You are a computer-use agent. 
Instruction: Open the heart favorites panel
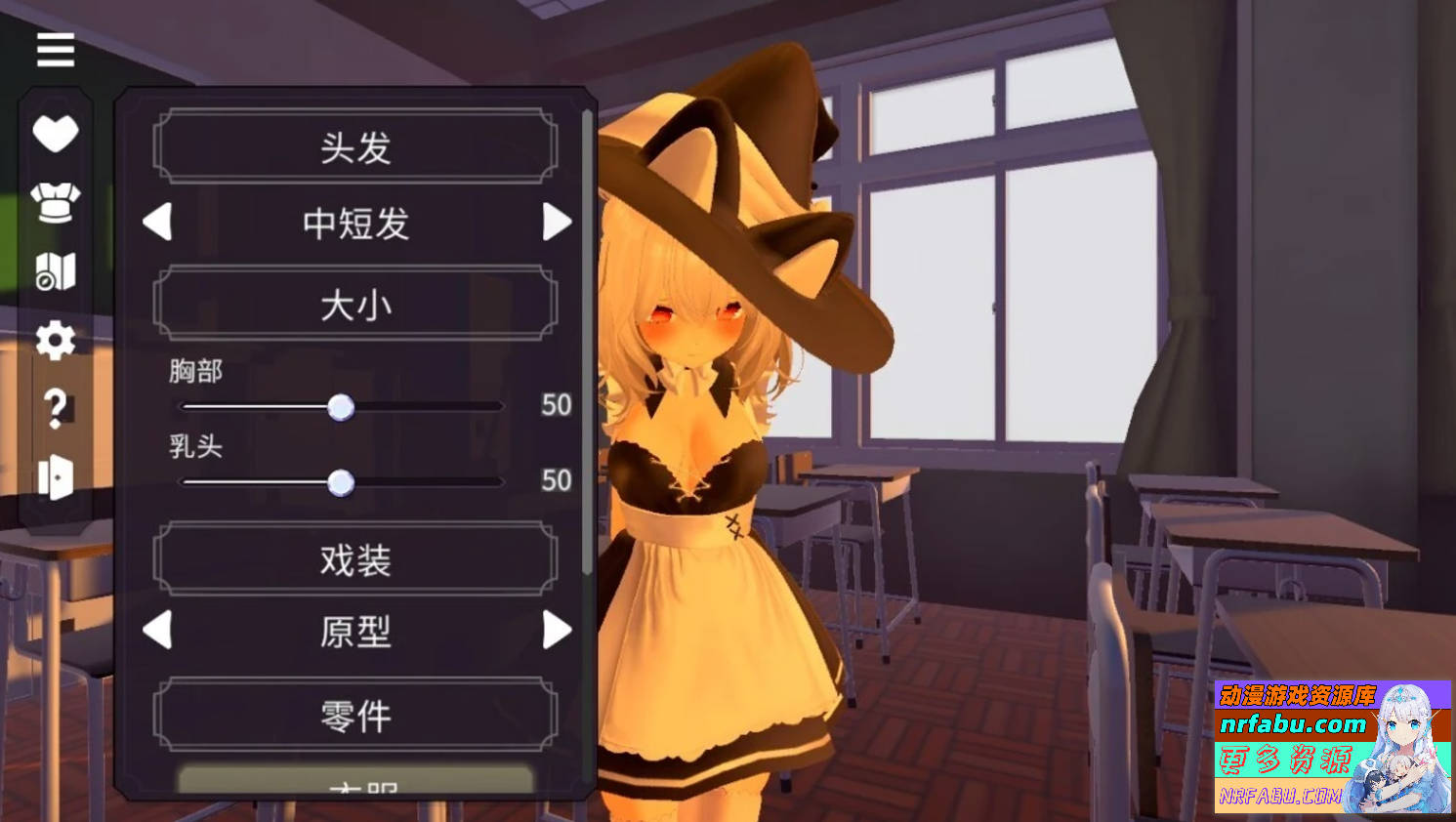[x=56, y=132]
